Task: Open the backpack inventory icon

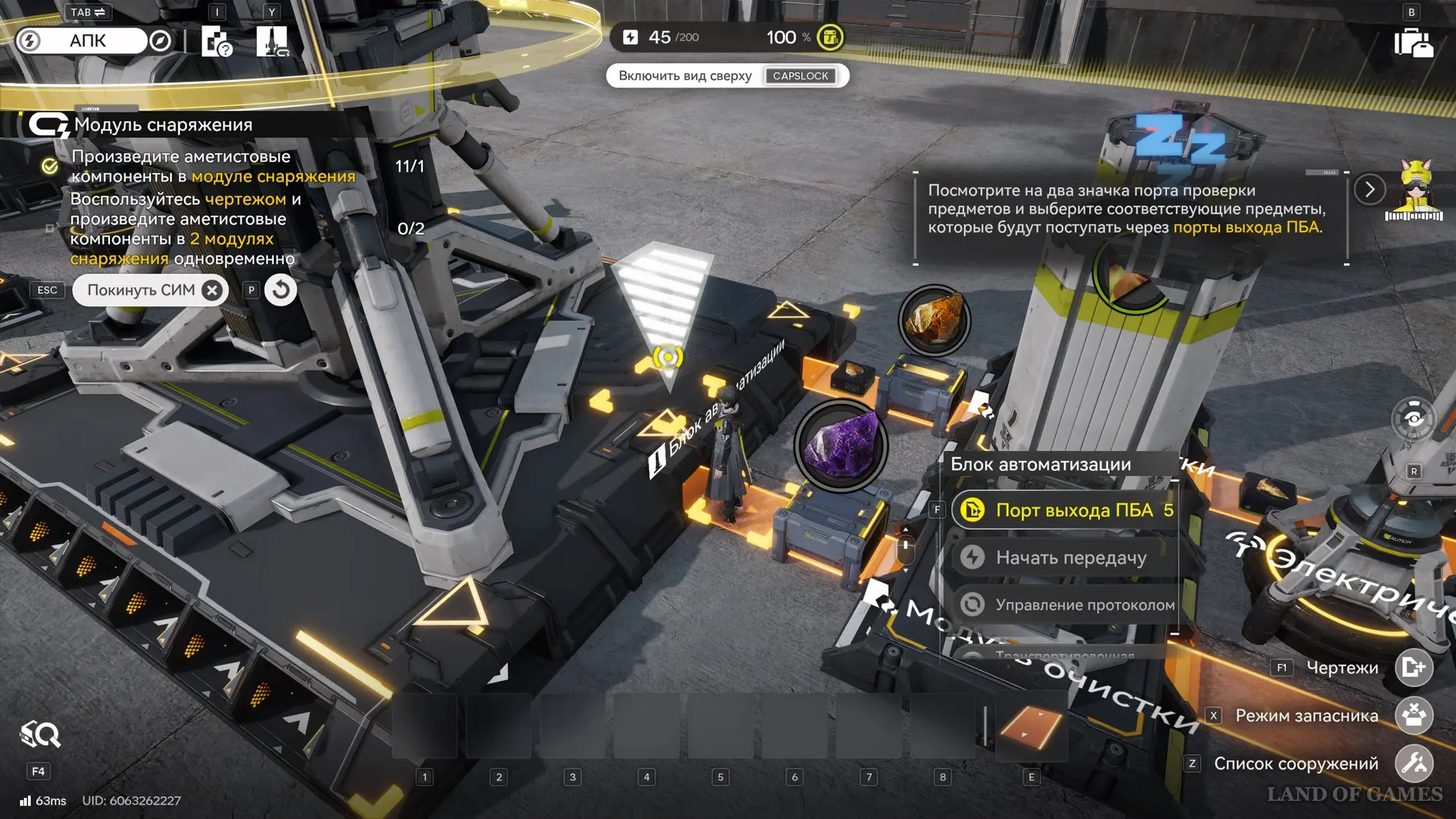Action: pos(1413,42)
